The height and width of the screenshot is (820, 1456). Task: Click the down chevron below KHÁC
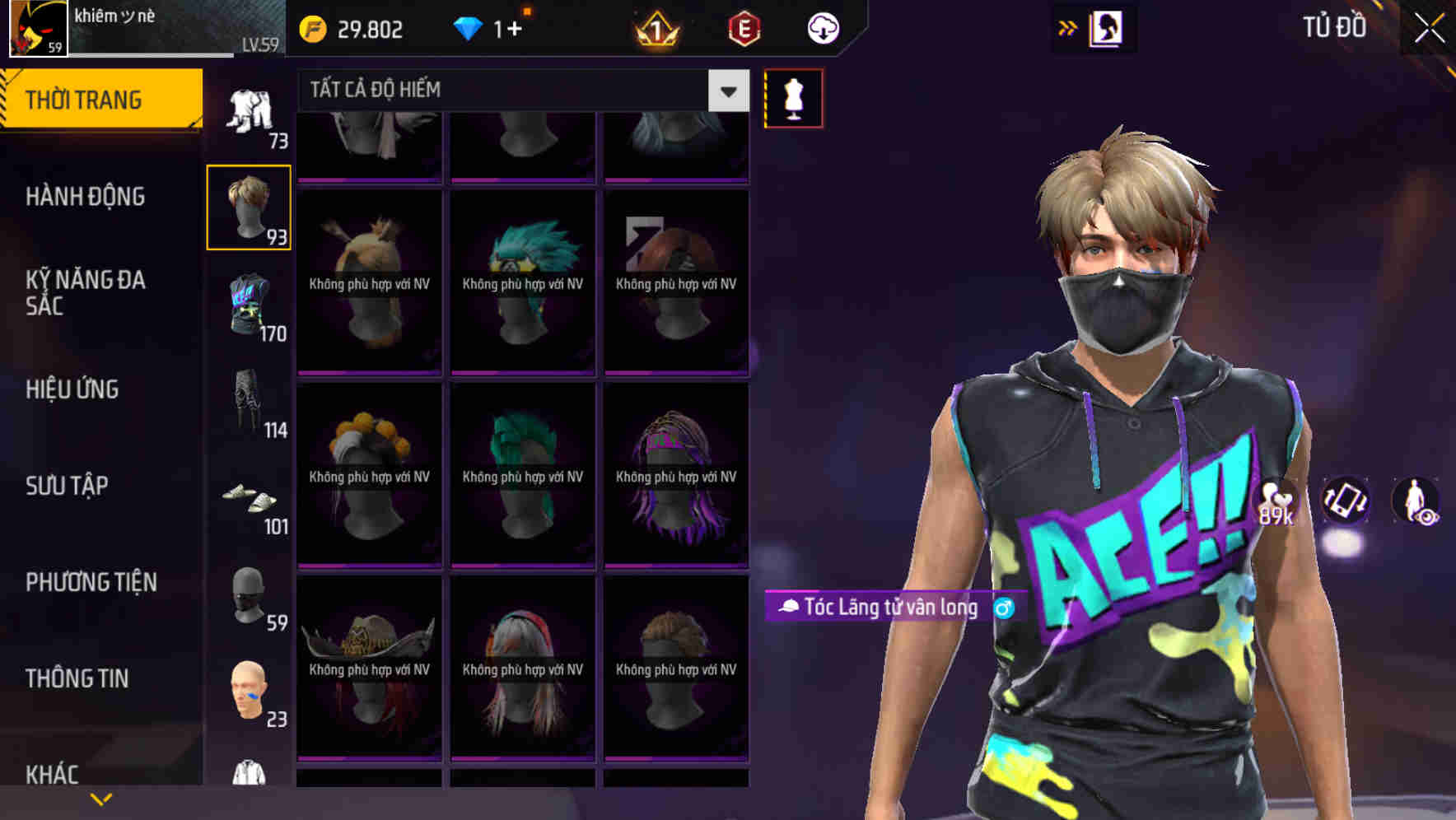tap(101, 799)
